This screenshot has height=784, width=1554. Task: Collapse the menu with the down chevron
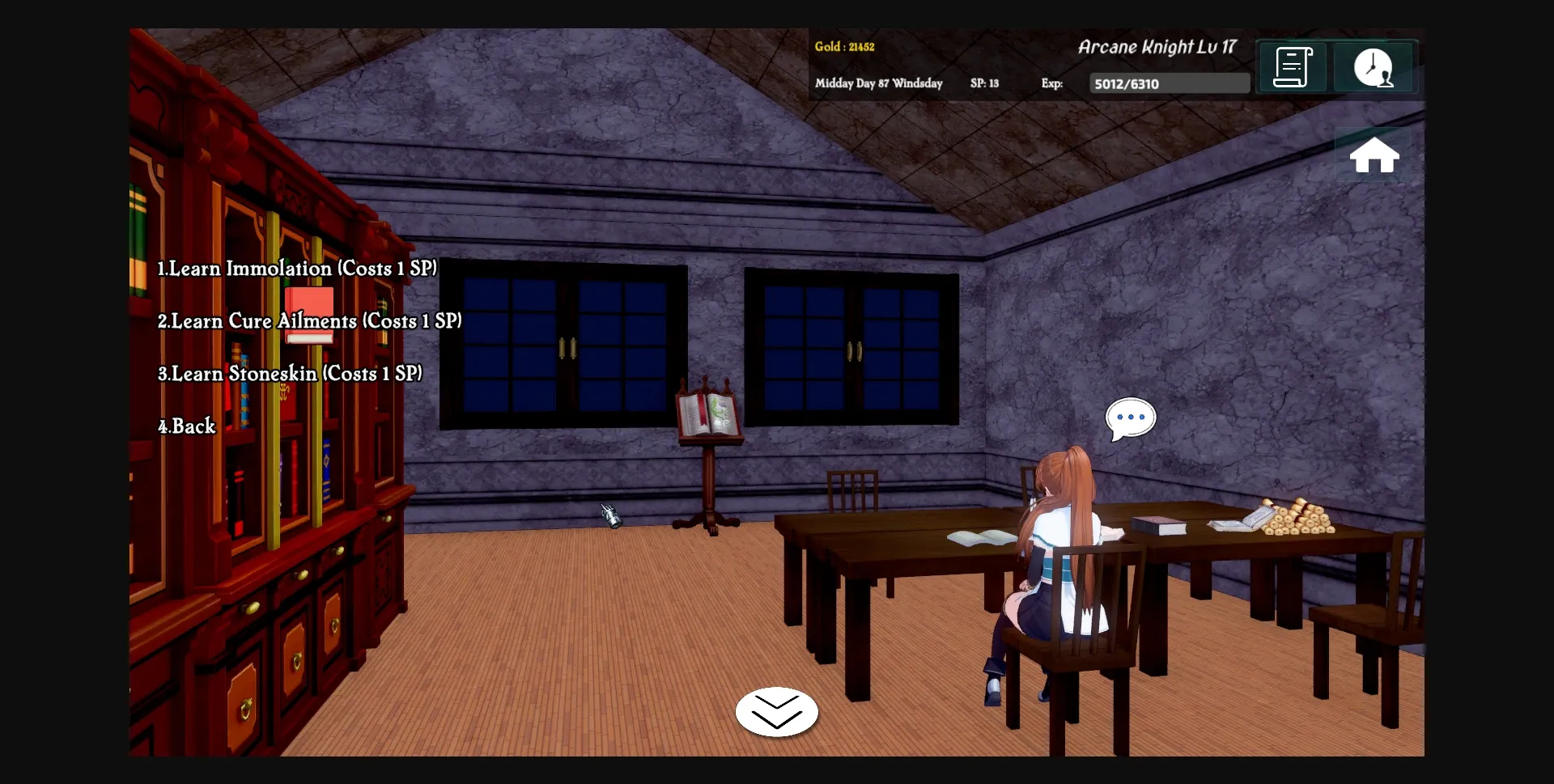[777, 713]
